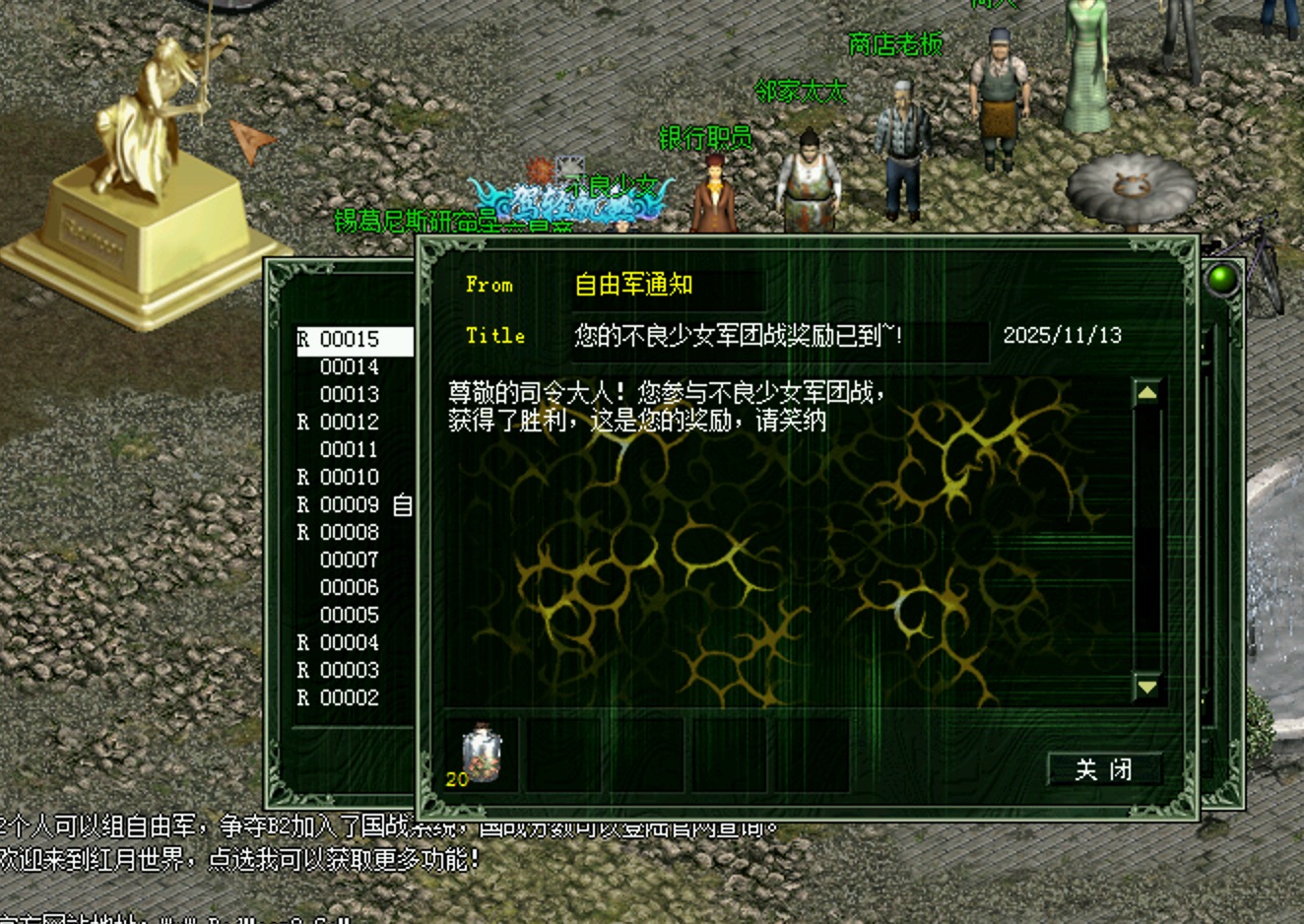Open mail entry 00009
Viewport: 1304px width, 924px height.
(x=350, y=505)
